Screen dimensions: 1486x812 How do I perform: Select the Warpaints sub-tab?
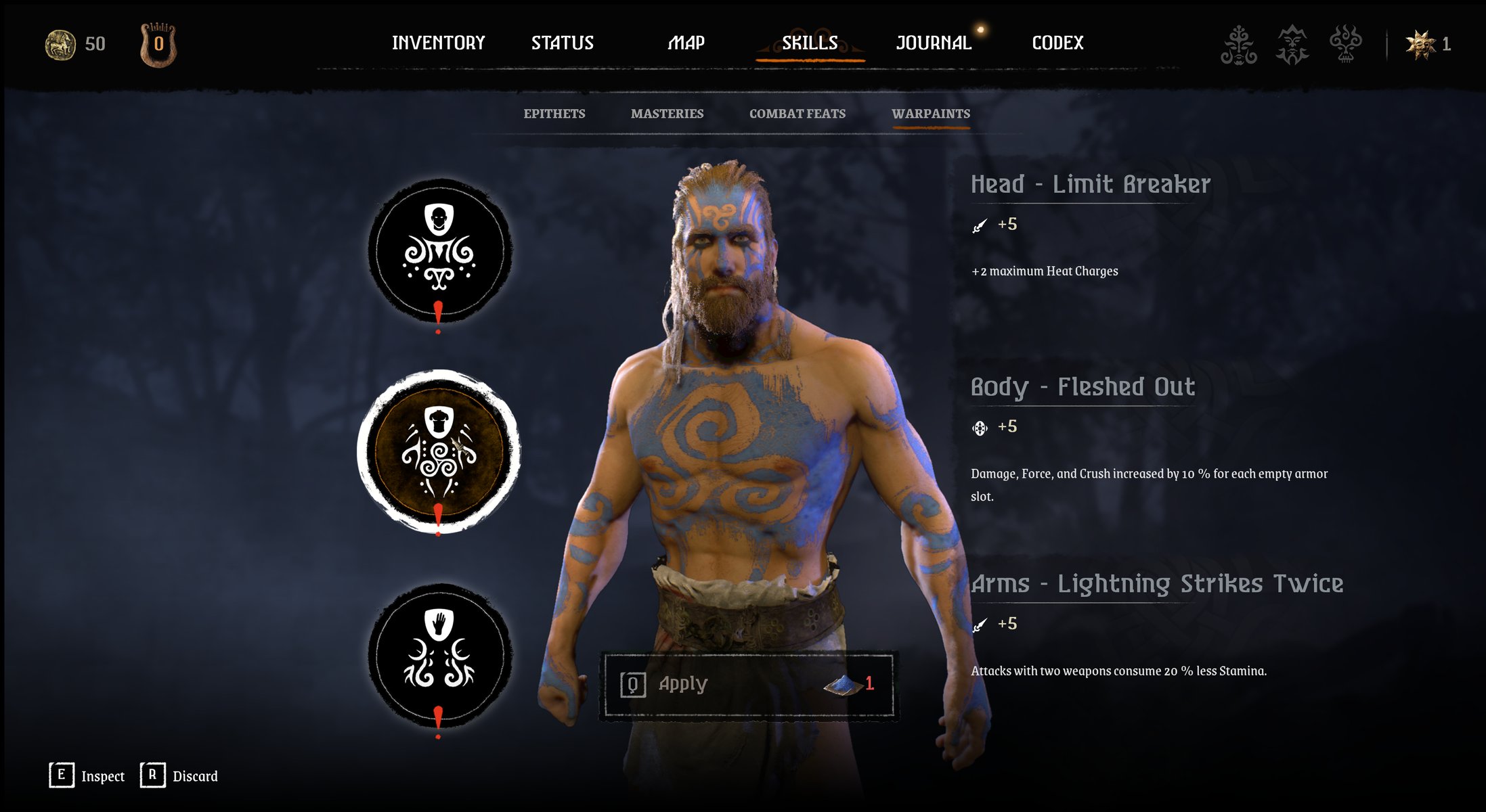pos(930,114)
